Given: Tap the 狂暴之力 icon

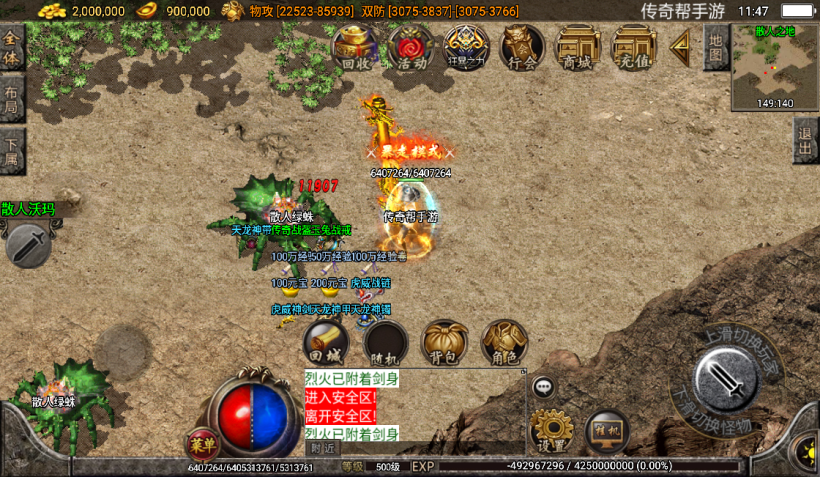Looking at the screenshot, I should click(466, 47).
